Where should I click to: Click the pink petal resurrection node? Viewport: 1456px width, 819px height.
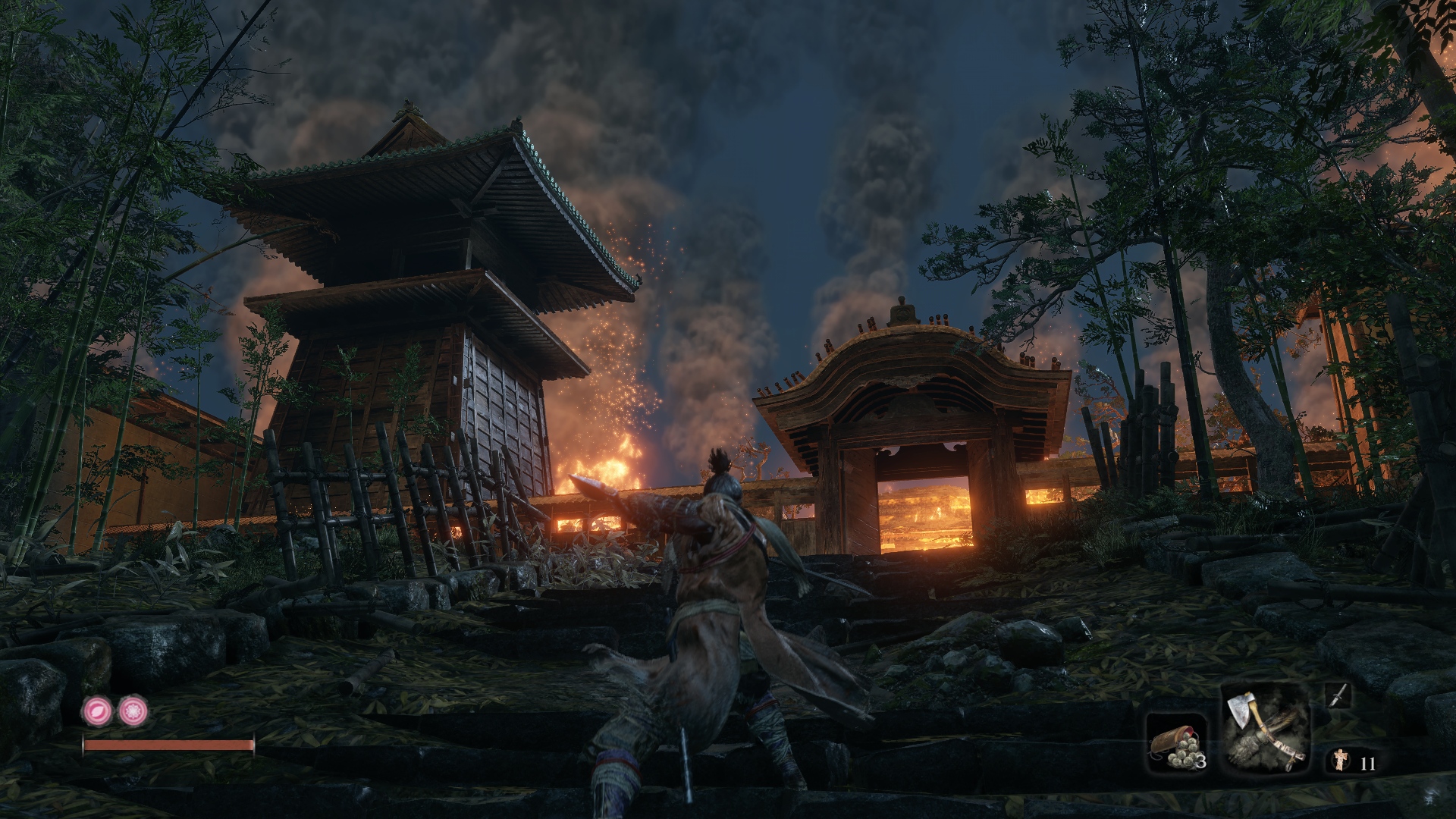click(x=96, y=711)
